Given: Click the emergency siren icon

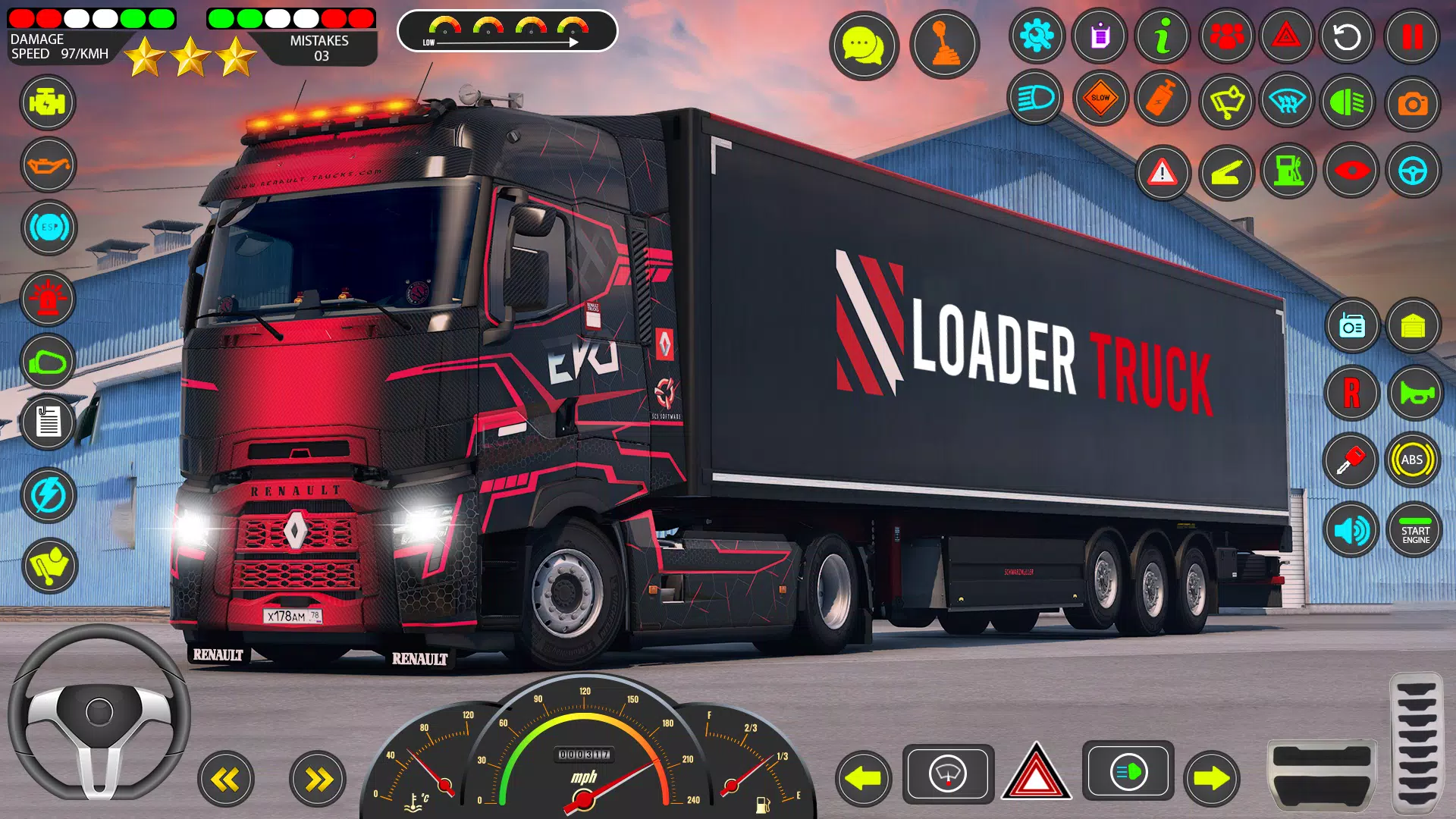Looking at the screenshot, I should (48, 300).
